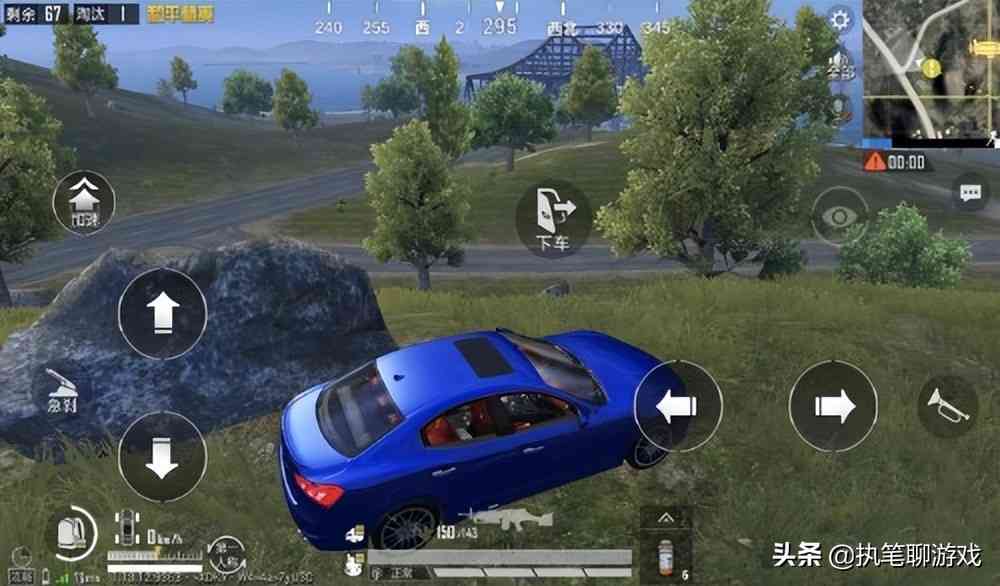Steer left with the left arrow

click(x=678, y=405)
